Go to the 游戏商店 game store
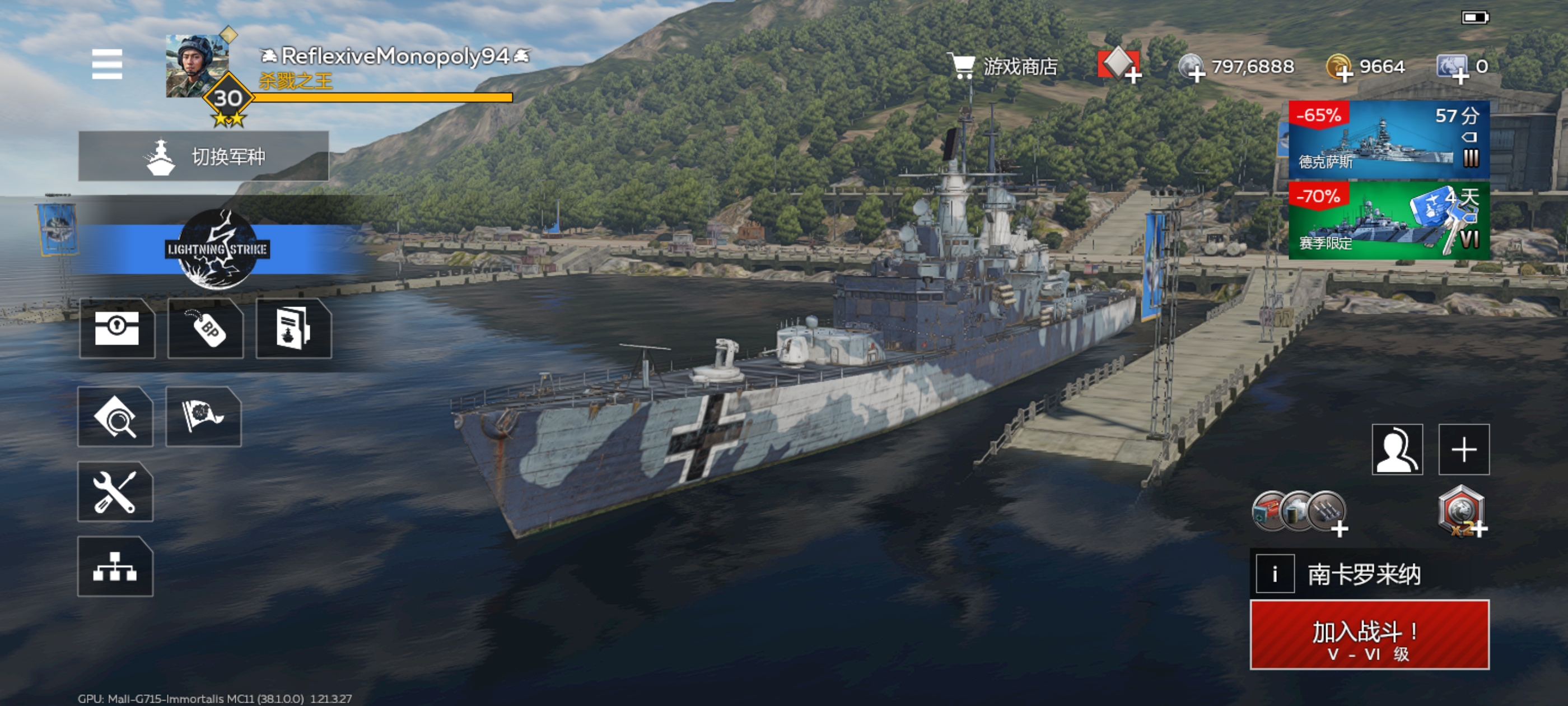This screenshot has width=1568, height=706. click(x=1005, y=66)
